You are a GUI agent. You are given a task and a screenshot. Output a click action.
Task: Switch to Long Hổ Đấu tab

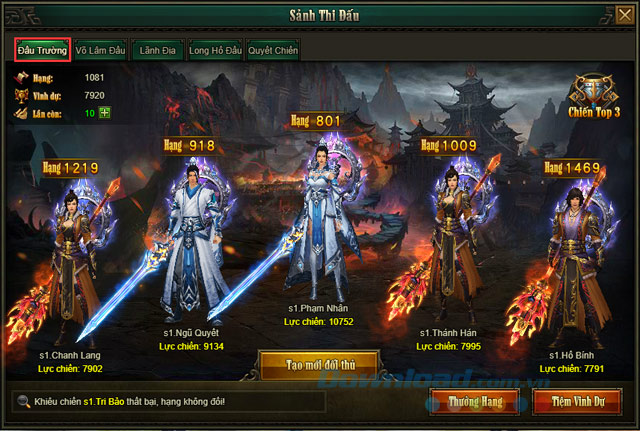(x=215, y=50)
